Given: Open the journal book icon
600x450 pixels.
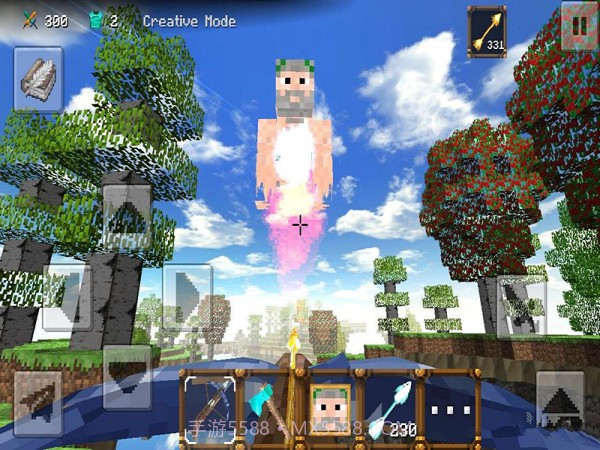Looking at the screenshot, I should click(x=38, y=78).
